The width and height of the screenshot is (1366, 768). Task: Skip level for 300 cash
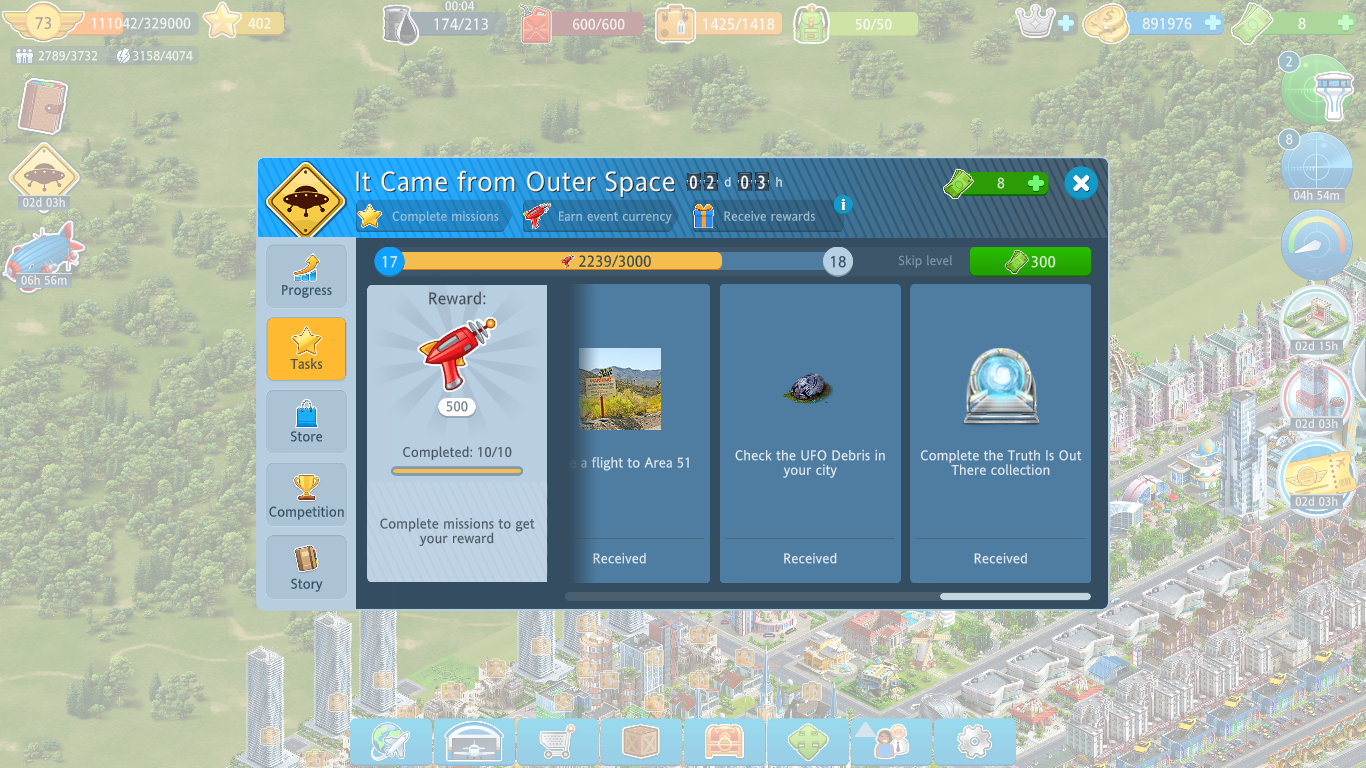click(x=1030, y=262)
